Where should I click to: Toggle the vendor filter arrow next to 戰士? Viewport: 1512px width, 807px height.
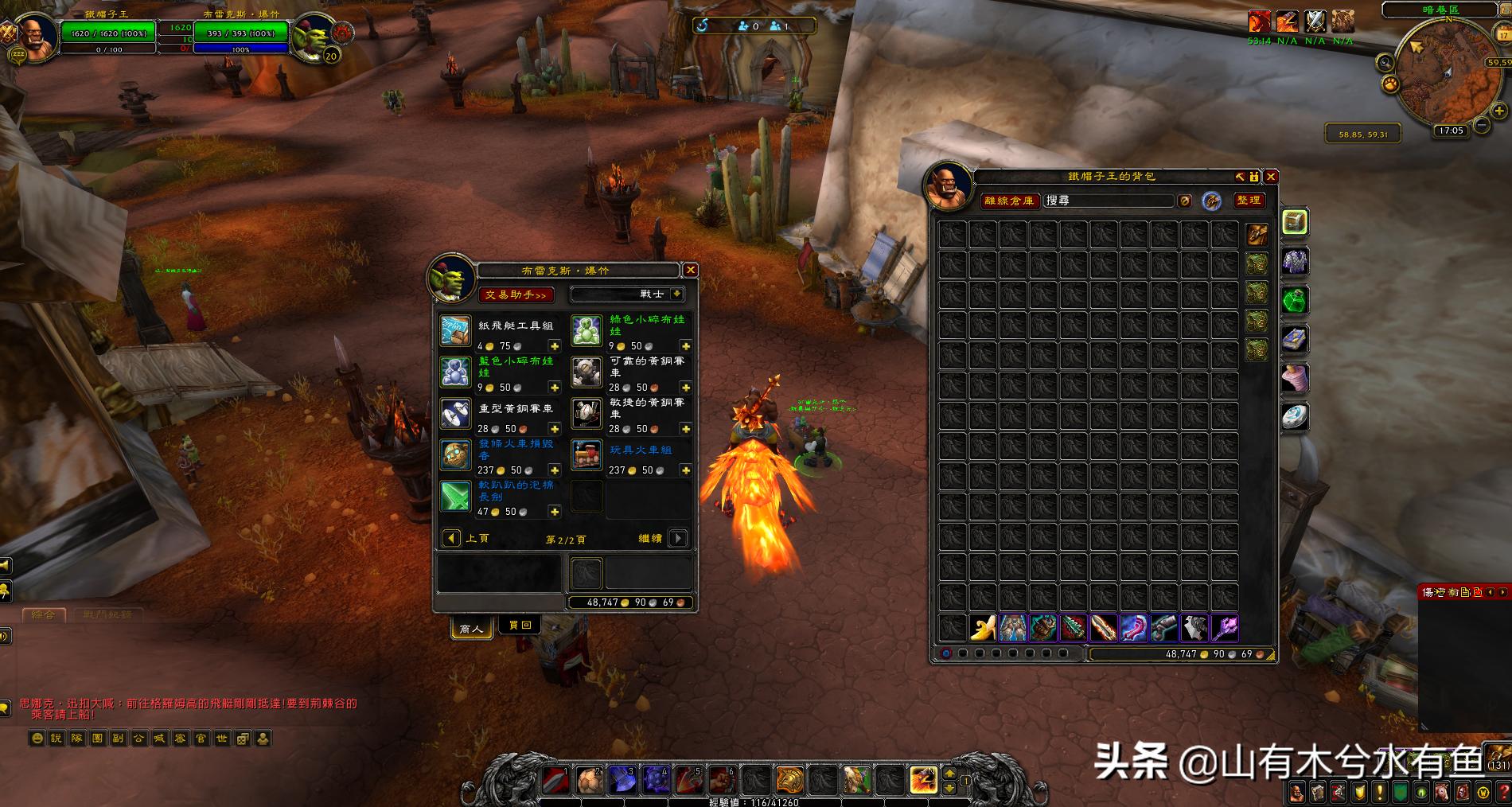676,294
